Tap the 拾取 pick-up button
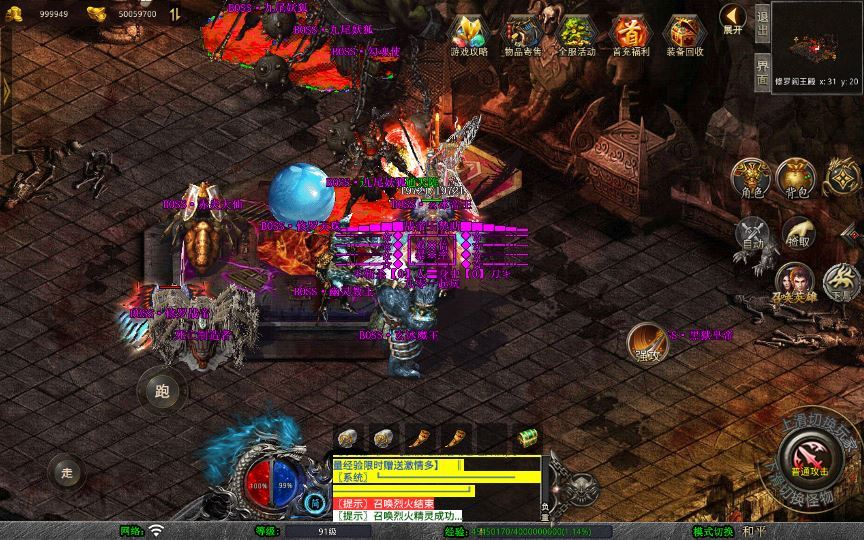This screenshot has width=864, height=540. [797, 234]
